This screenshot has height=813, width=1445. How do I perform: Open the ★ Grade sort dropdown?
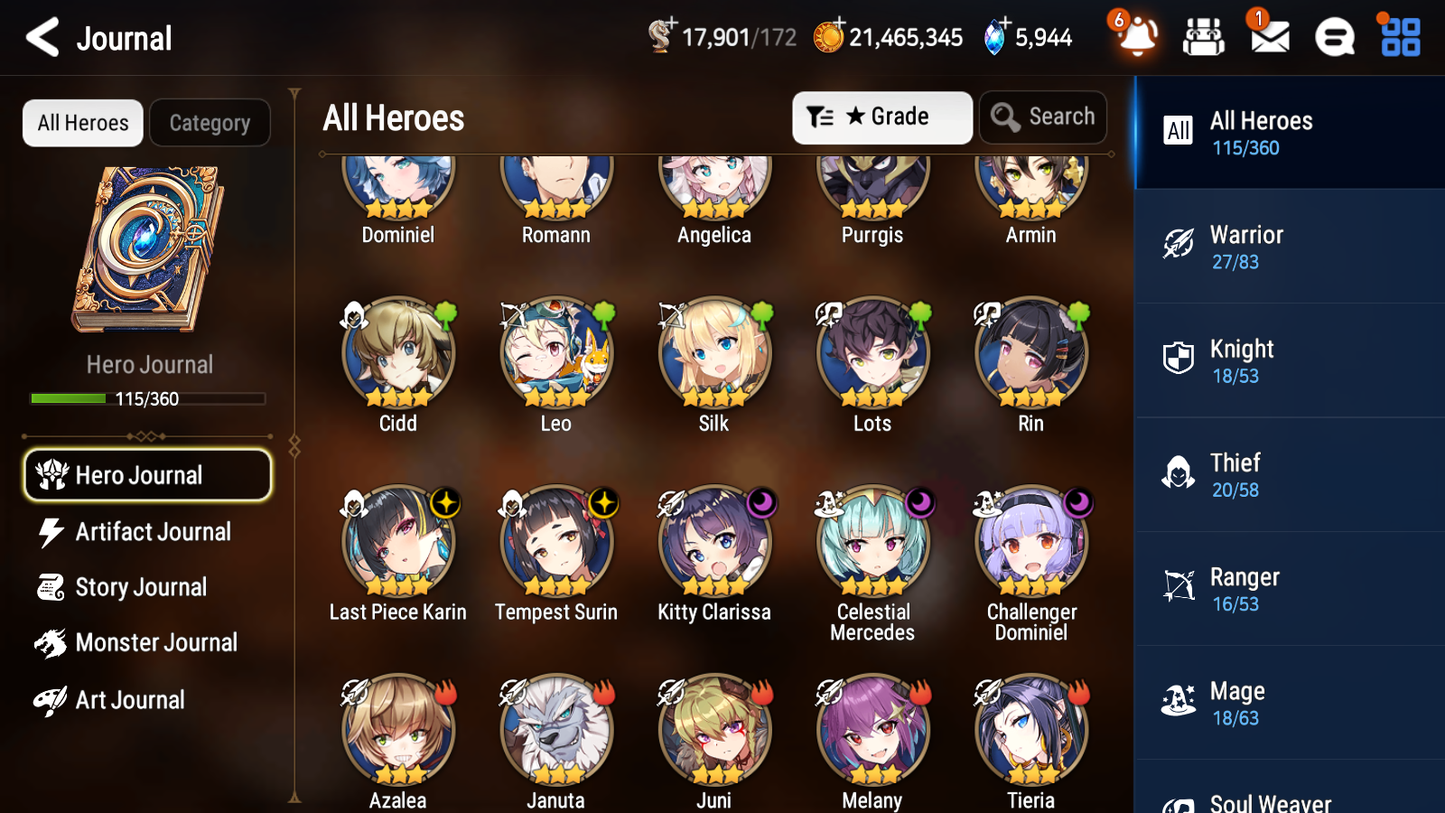click(881, 117)
